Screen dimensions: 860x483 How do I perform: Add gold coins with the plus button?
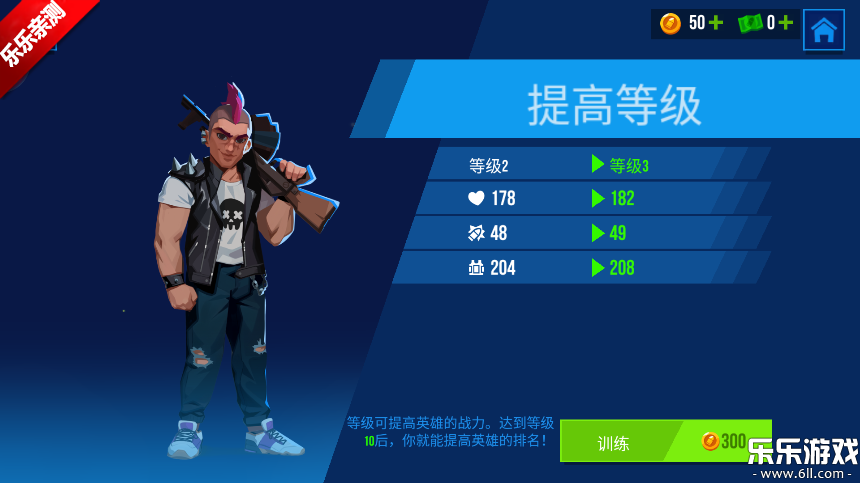pyautogui.click(x=716, y=23)
